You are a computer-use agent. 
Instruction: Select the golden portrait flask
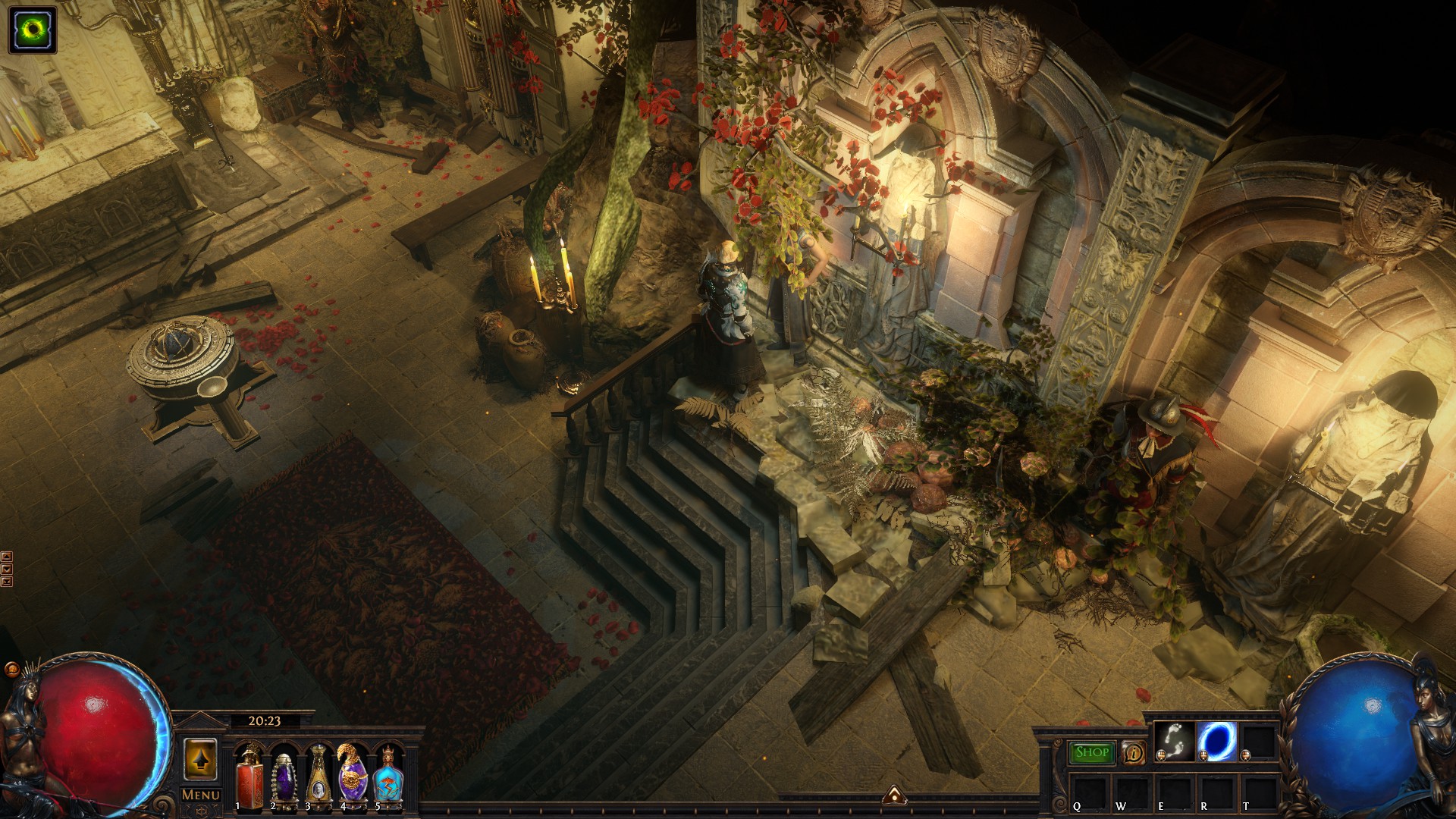click(x=318, y=777)
